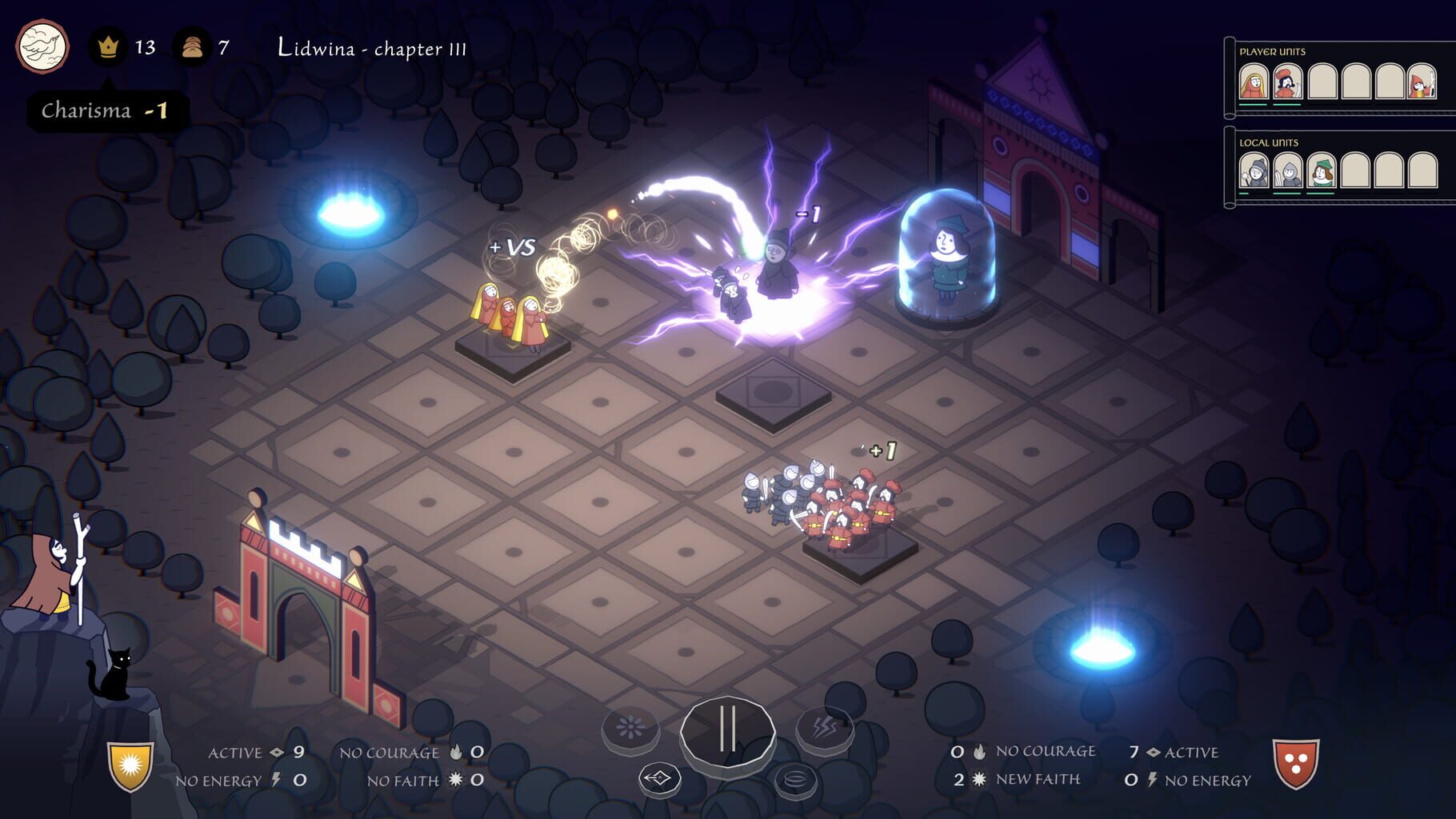1456x819 pixels.
Task: Click the crown icon showing 13
Action: pyautogui.click(x=109, y=46)
